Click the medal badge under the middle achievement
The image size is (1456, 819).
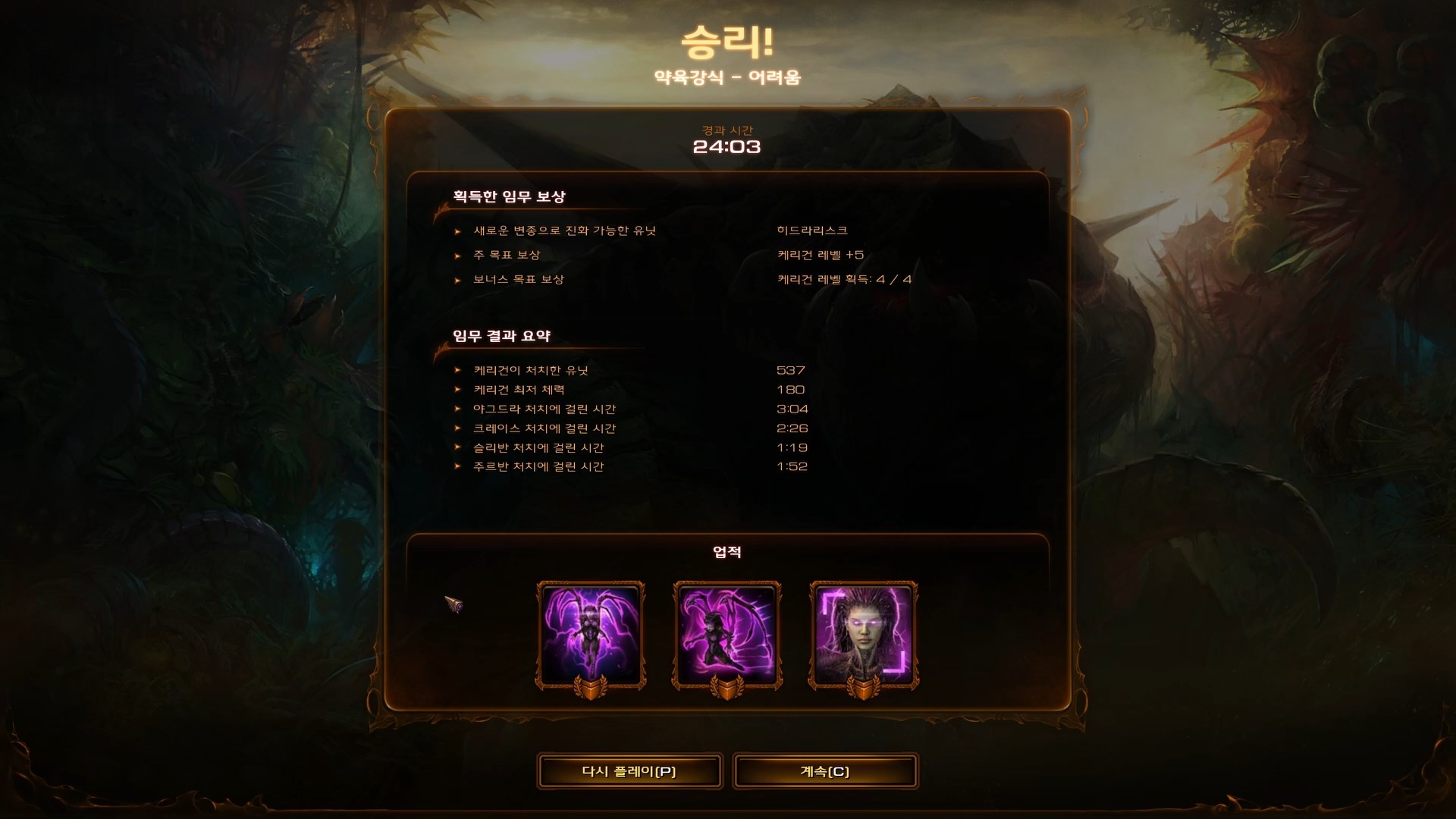726,686
